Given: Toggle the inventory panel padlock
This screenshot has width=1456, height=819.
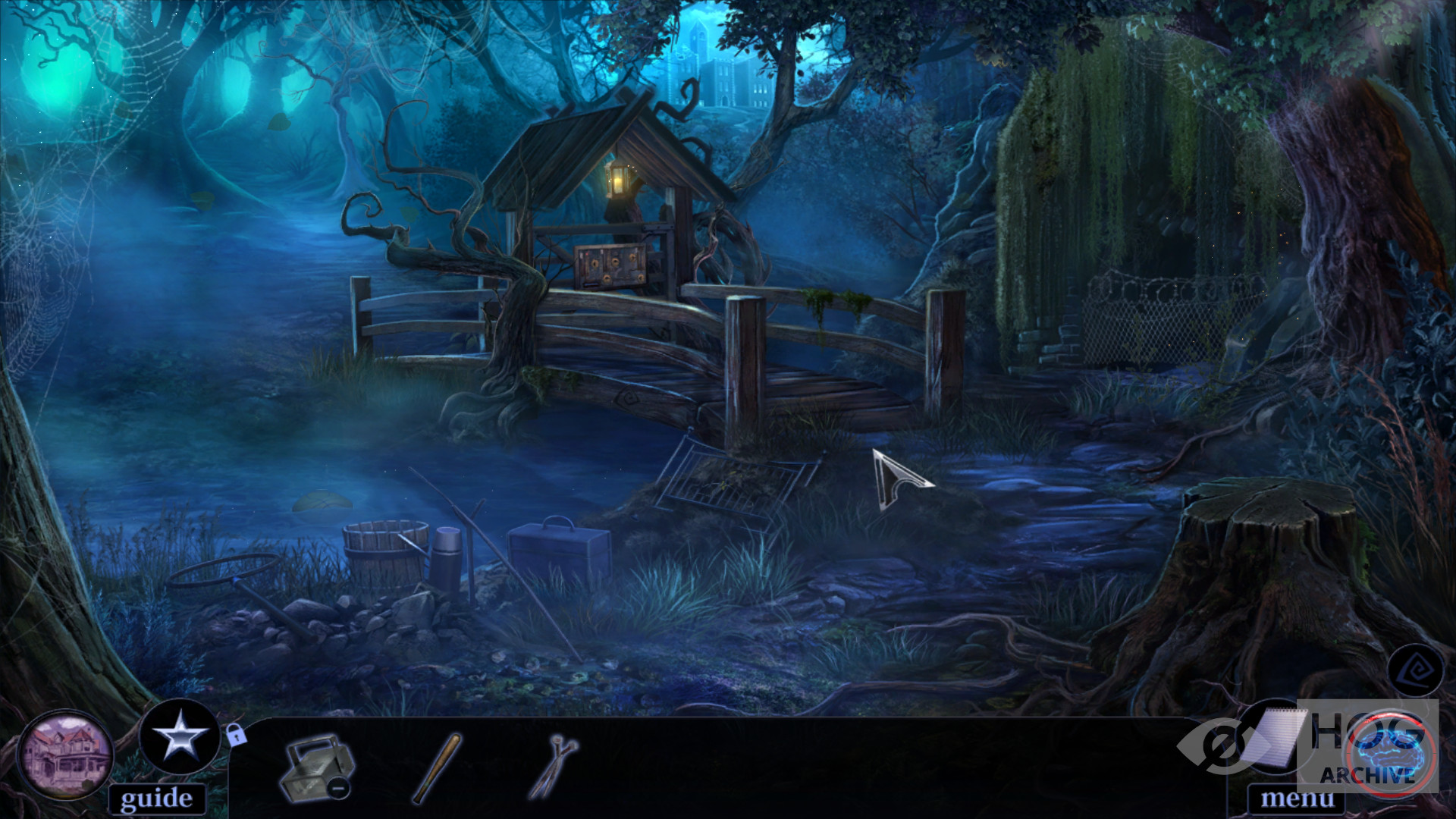Looking at the screenshot, I should click(236, 735).
